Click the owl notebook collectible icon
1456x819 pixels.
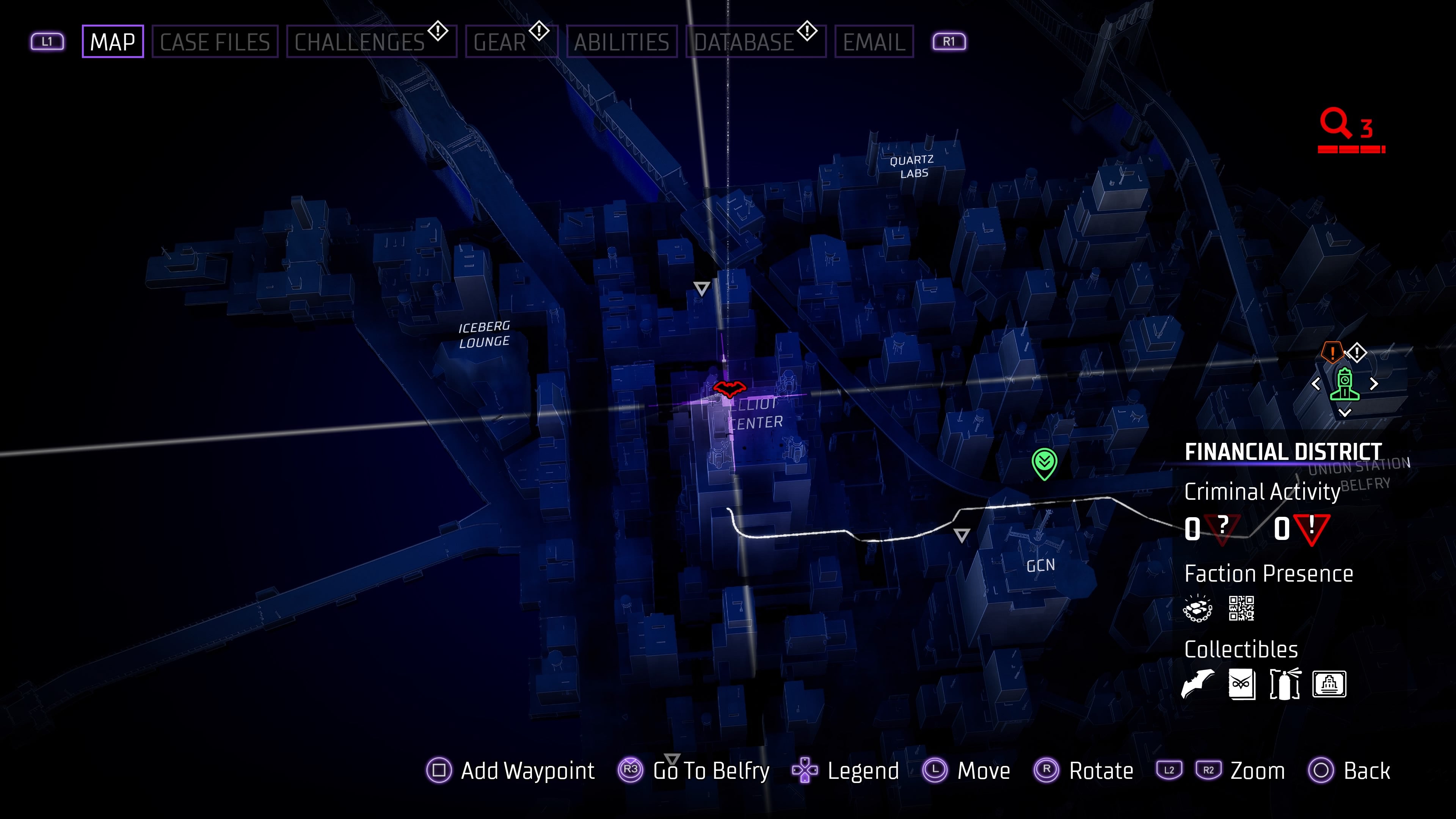tap(1243, 684)
